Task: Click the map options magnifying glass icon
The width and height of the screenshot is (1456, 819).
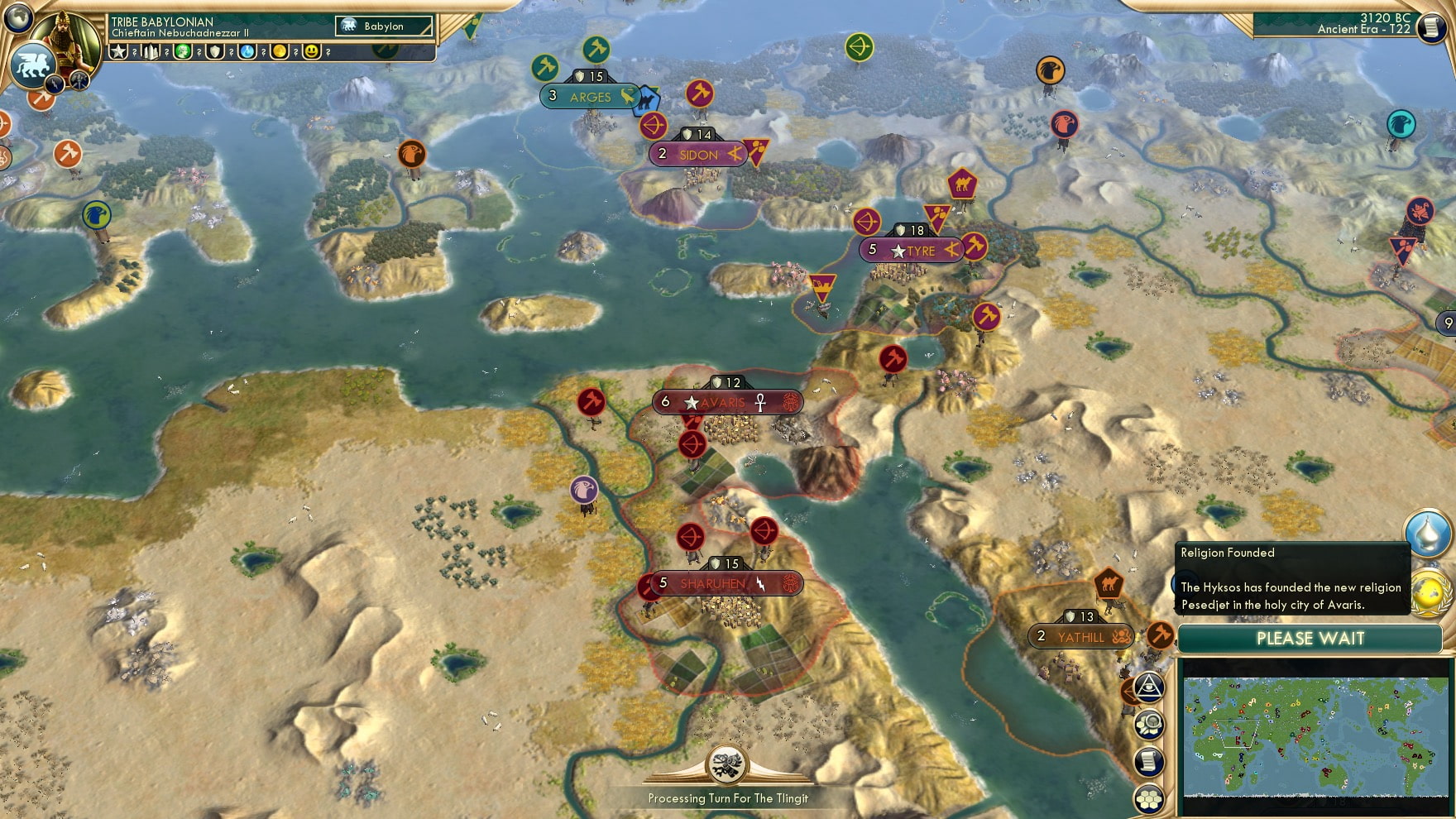Action: [x=1149, y=726]
